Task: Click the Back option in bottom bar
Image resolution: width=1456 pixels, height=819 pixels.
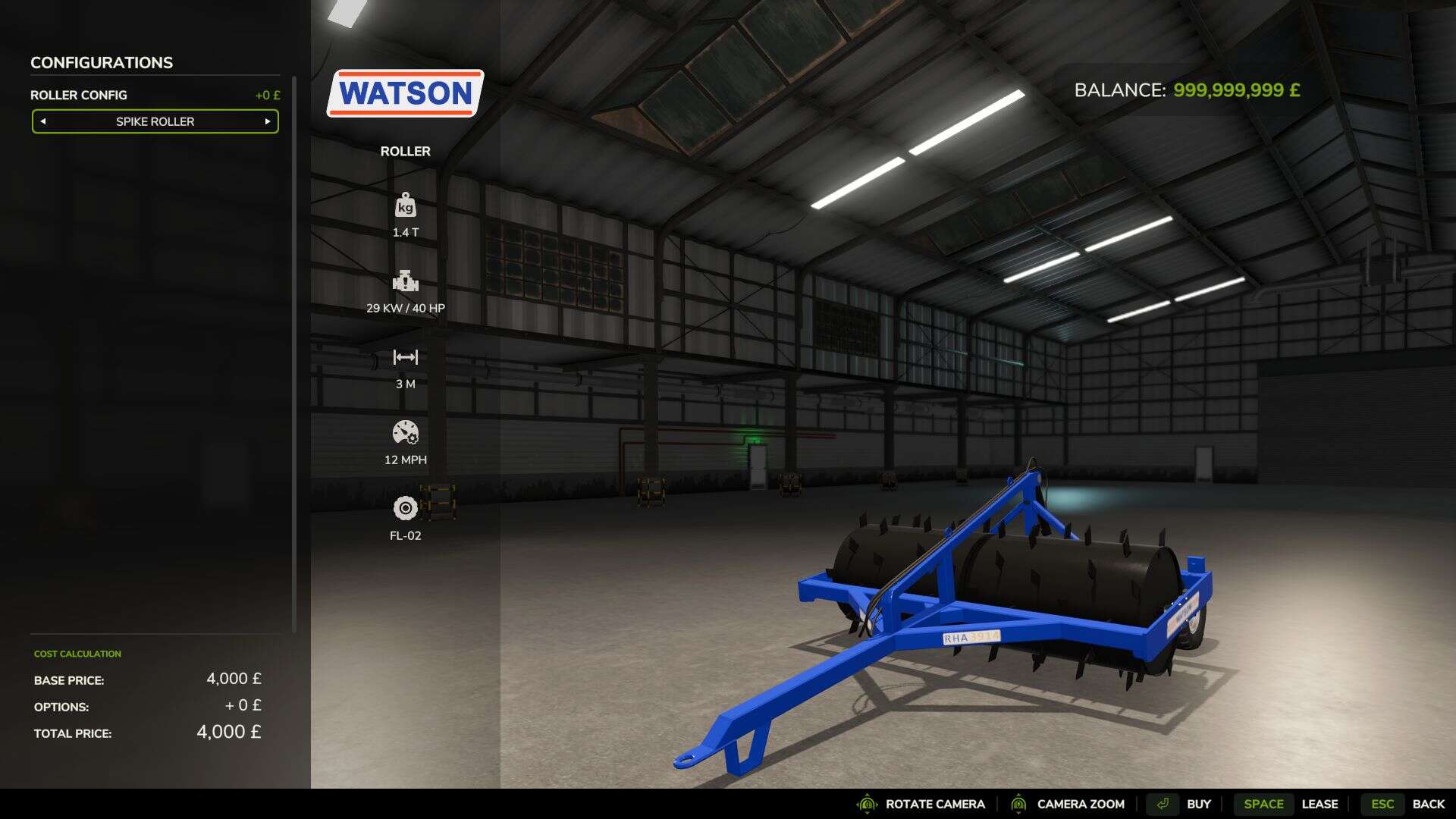Action: [1429, 804]
